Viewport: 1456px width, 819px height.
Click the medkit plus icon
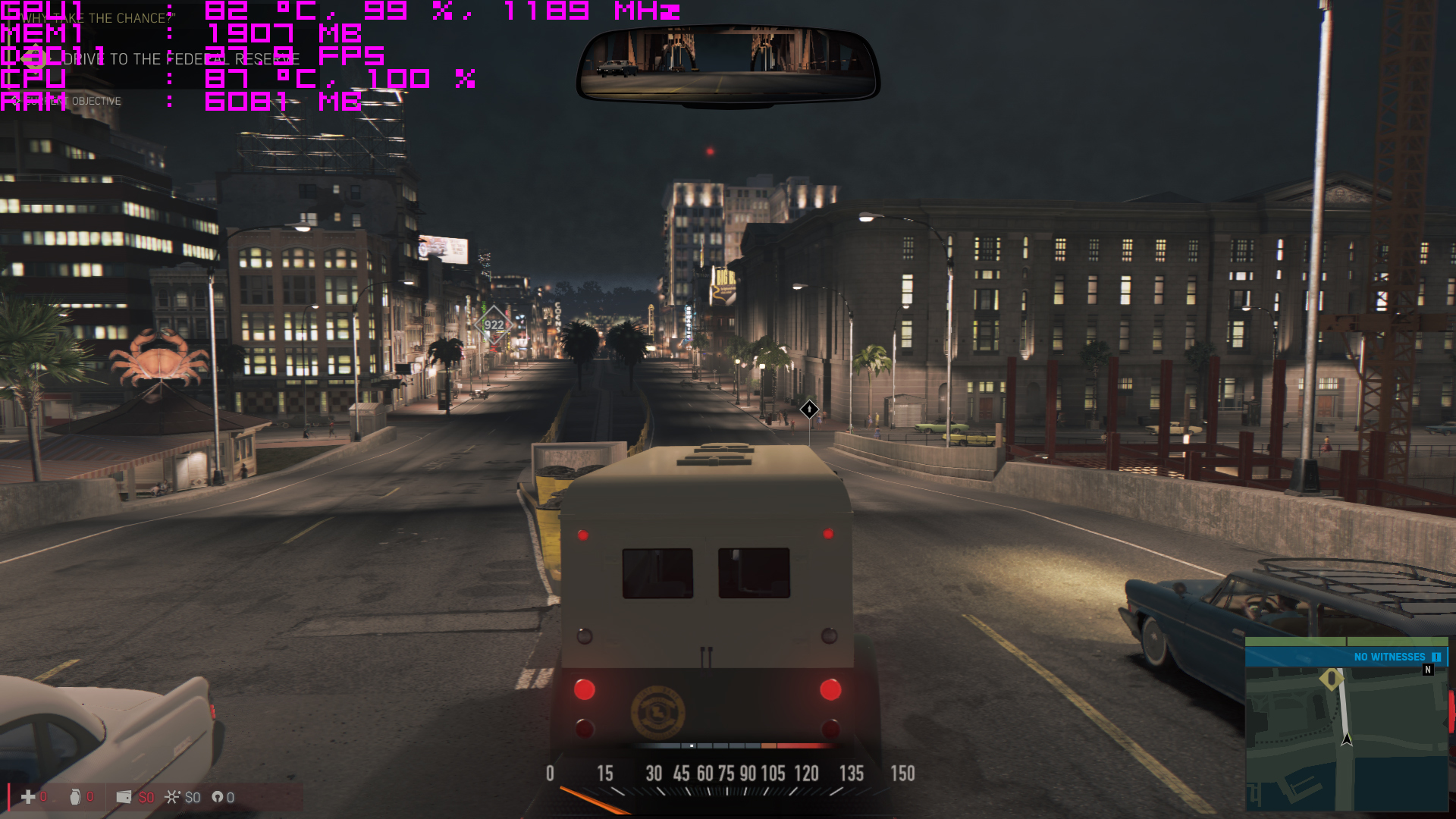pyautogui.click(x=28, y=797)
